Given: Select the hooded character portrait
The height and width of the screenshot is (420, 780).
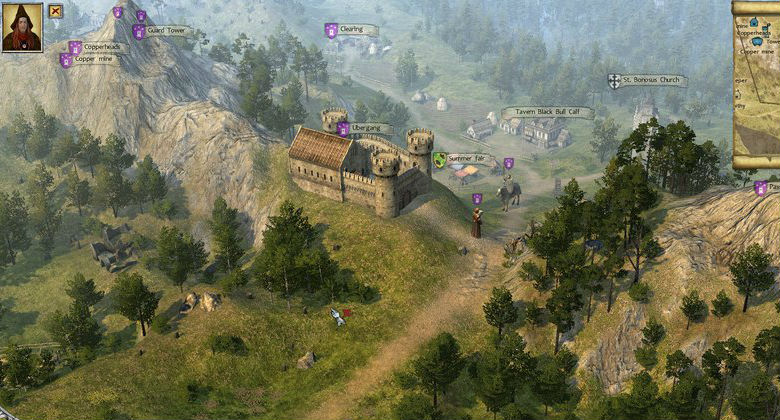Looking at the screenshot, I should click(22, 27).
